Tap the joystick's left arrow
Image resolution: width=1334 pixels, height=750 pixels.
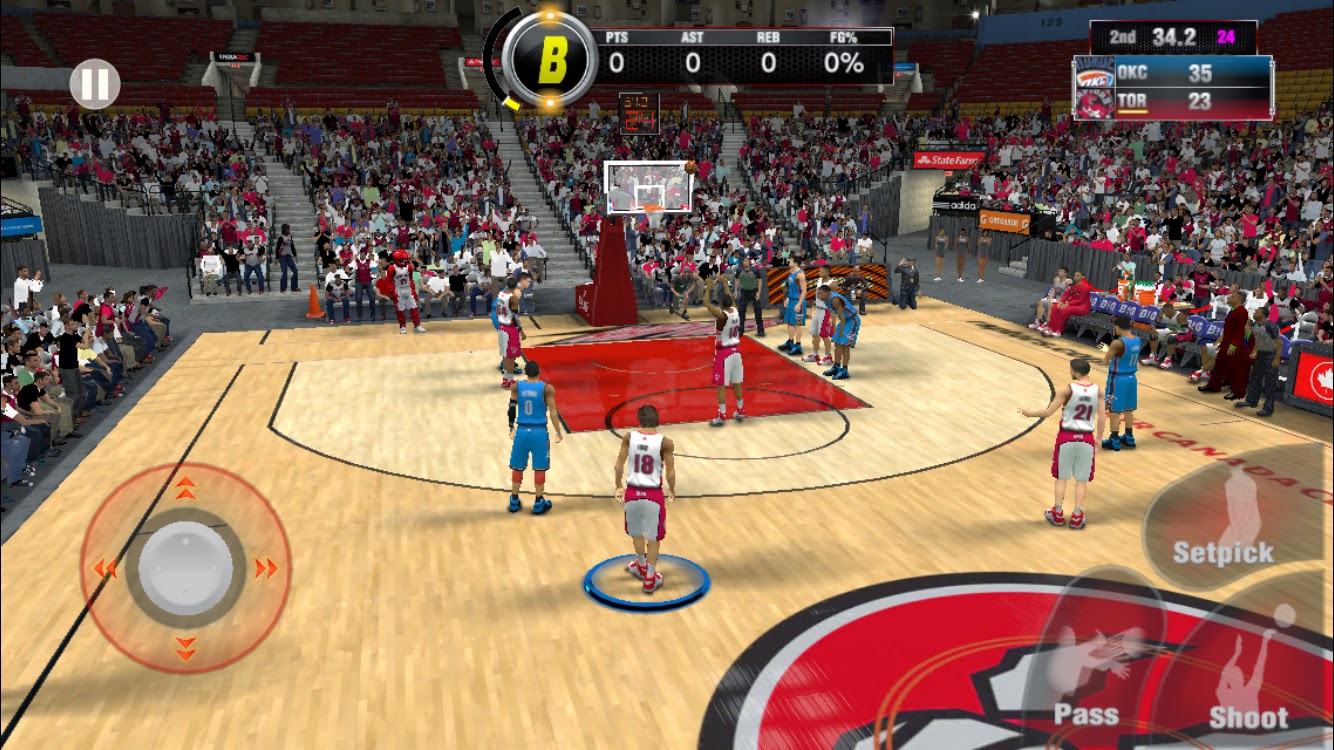[105, 569]
